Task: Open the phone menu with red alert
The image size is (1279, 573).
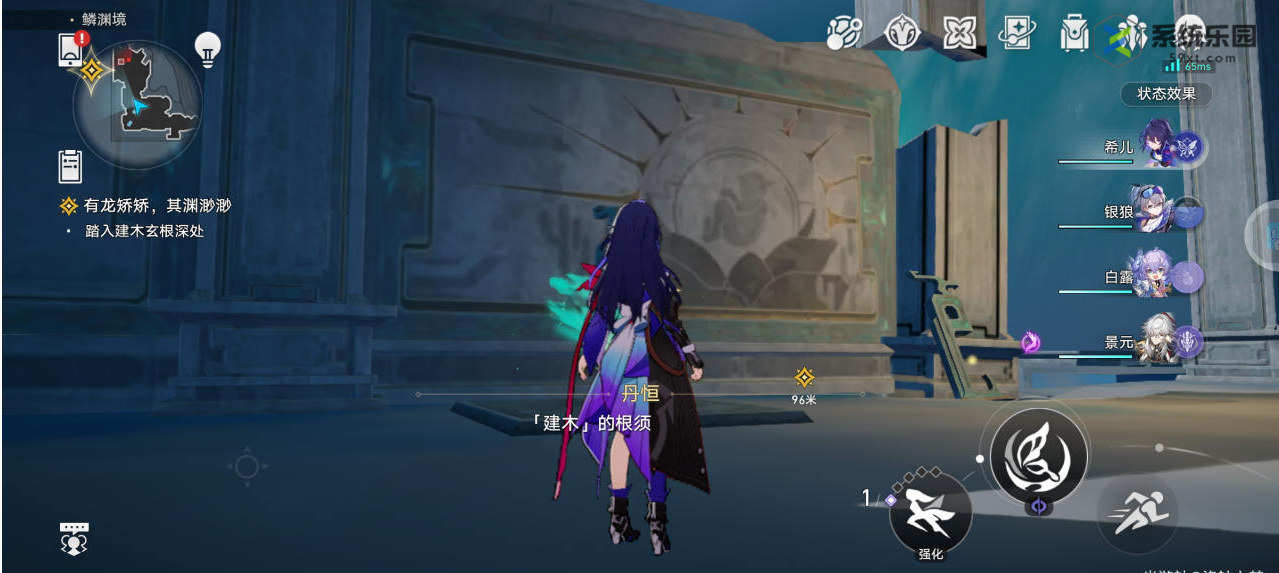Action: click(71, 50)
